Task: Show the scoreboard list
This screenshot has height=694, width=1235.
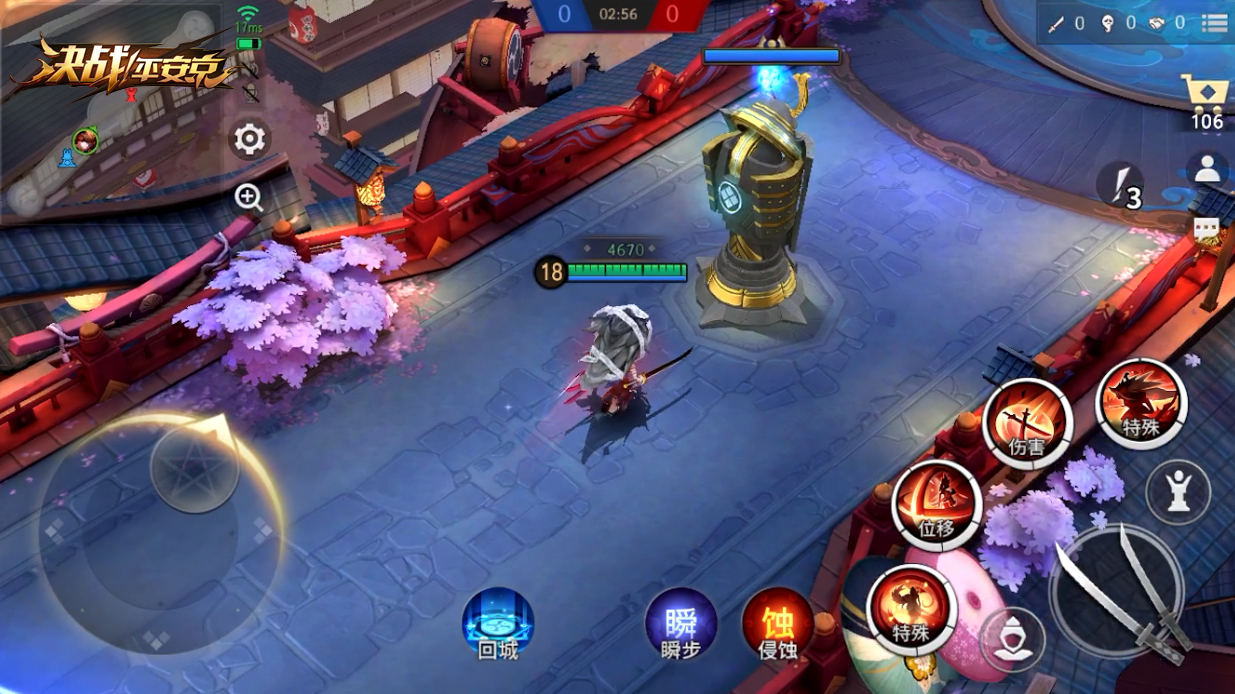Action: tap(1214, 23)
